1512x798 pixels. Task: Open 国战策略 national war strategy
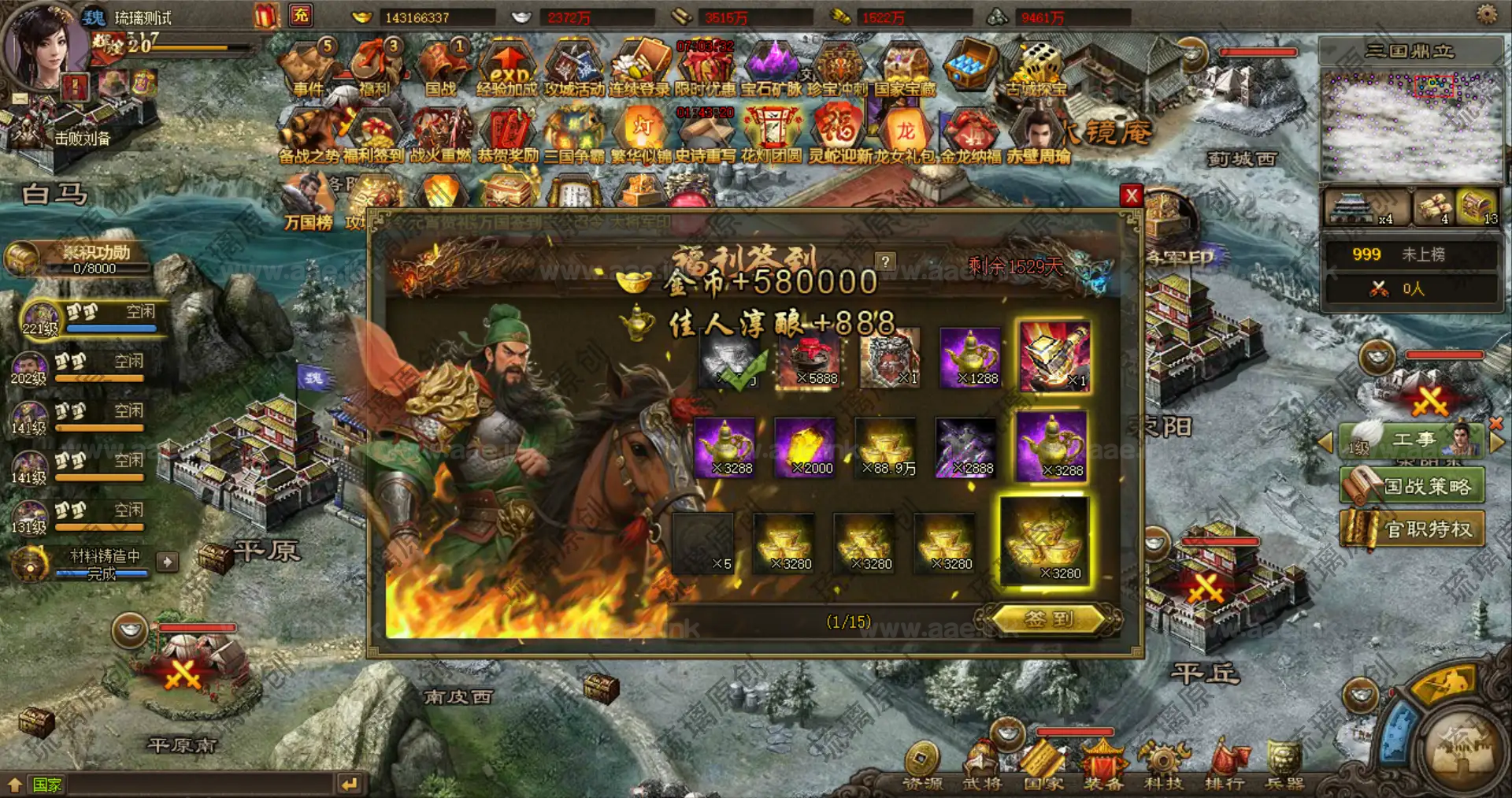[x=1412, y=486]
